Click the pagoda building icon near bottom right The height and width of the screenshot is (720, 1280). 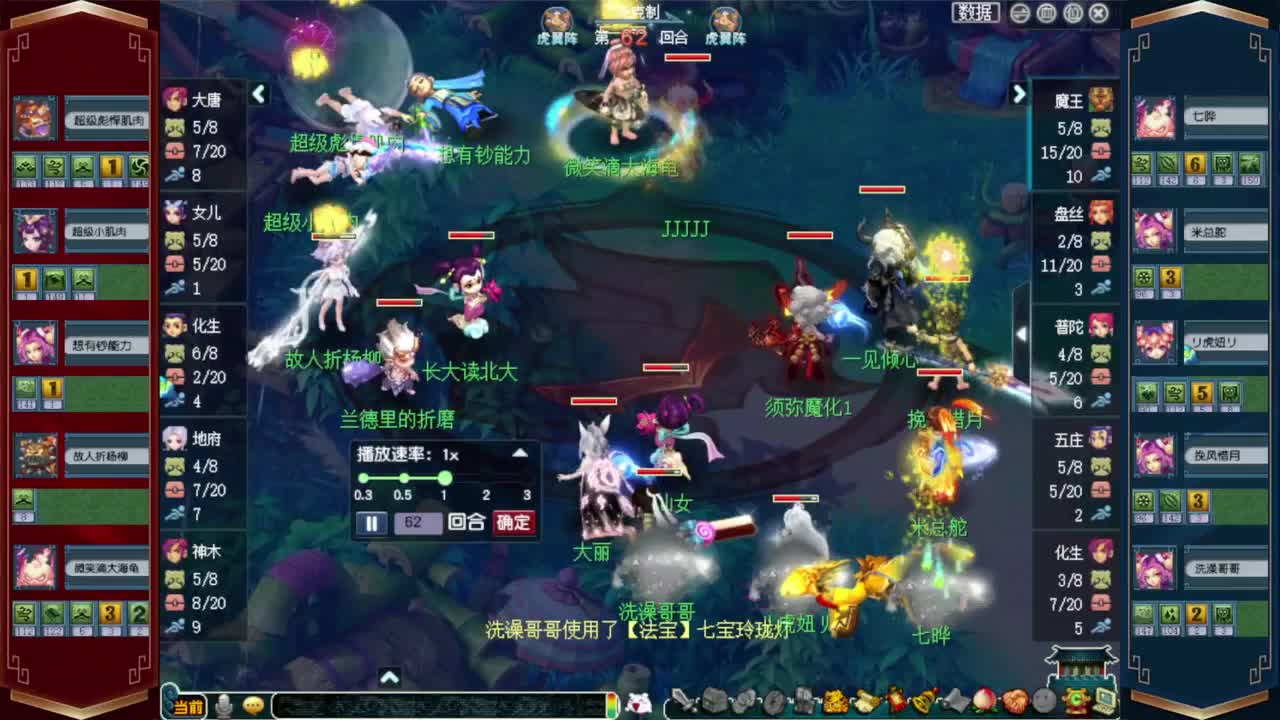1083,665
